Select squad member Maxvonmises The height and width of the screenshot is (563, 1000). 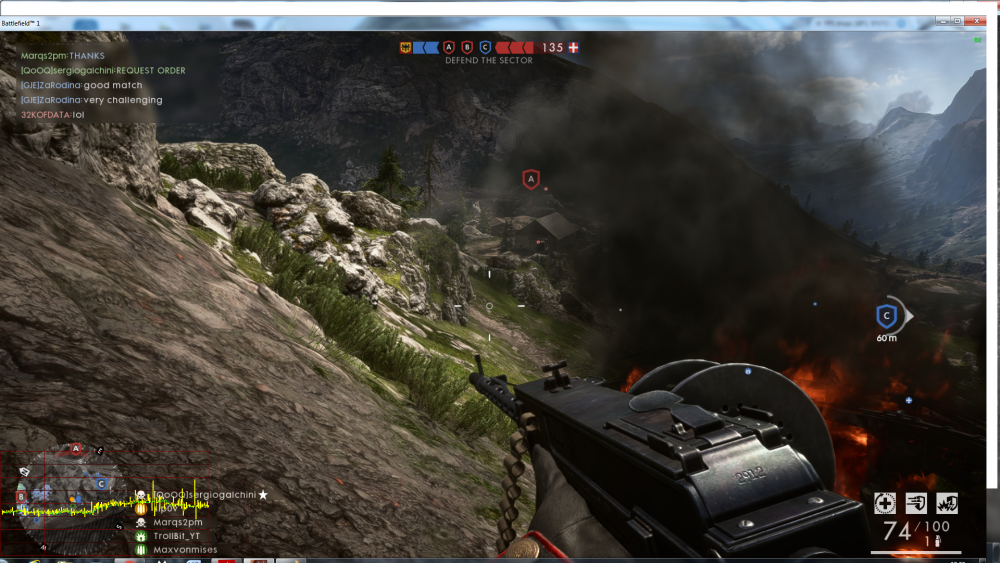point(185,550)
